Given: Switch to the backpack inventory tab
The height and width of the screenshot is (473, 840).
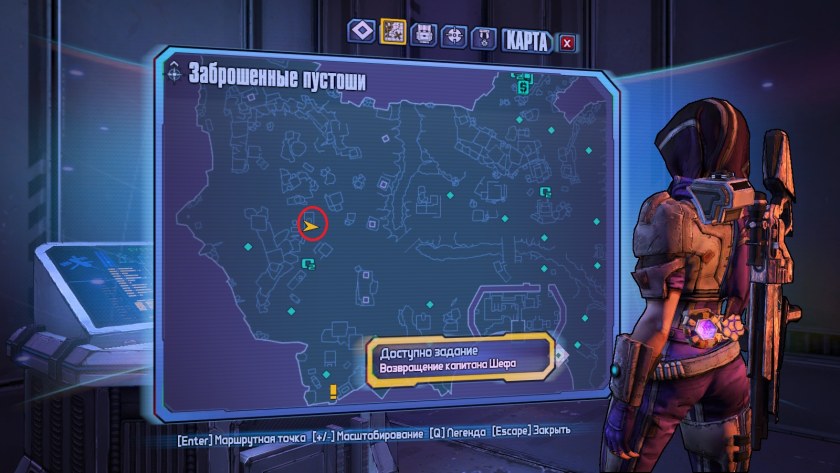Looking at the screenshot, I should (x=423, y=35).
